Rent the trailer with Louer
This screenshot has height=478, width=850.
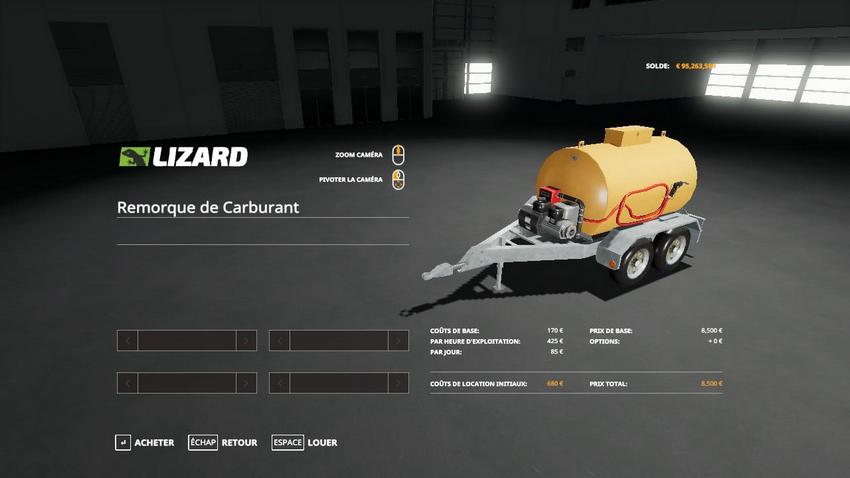click(x=305, y=443)
